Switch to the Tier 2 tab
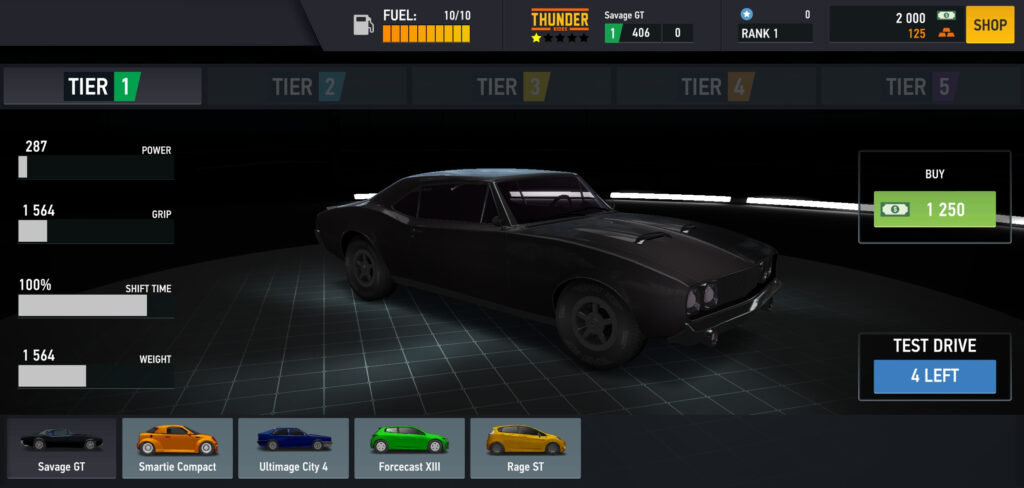 coord(307,87)
